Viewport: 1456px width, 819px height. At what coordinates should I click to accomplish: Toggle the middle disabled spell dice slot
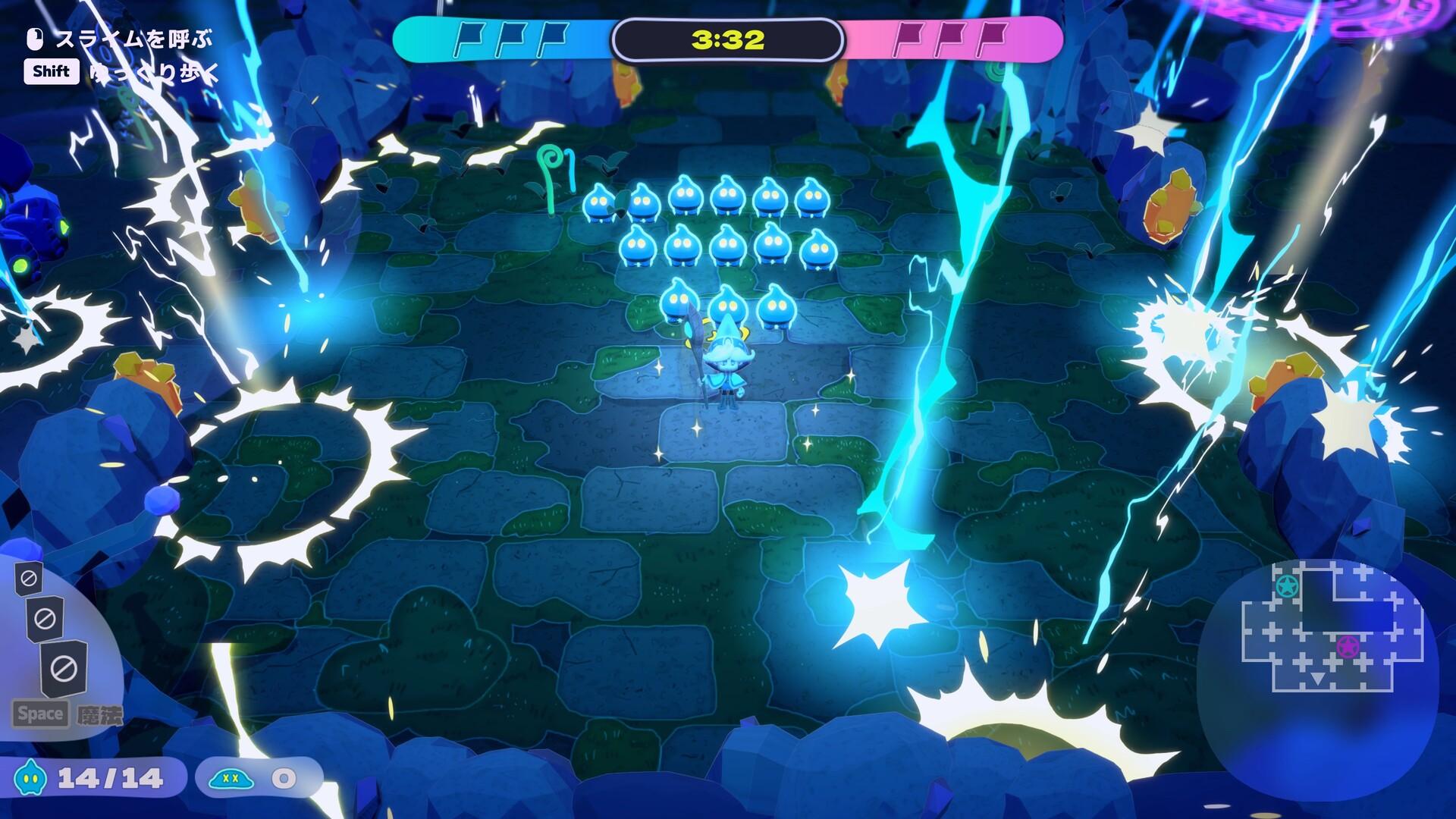(x=44, y=617)
